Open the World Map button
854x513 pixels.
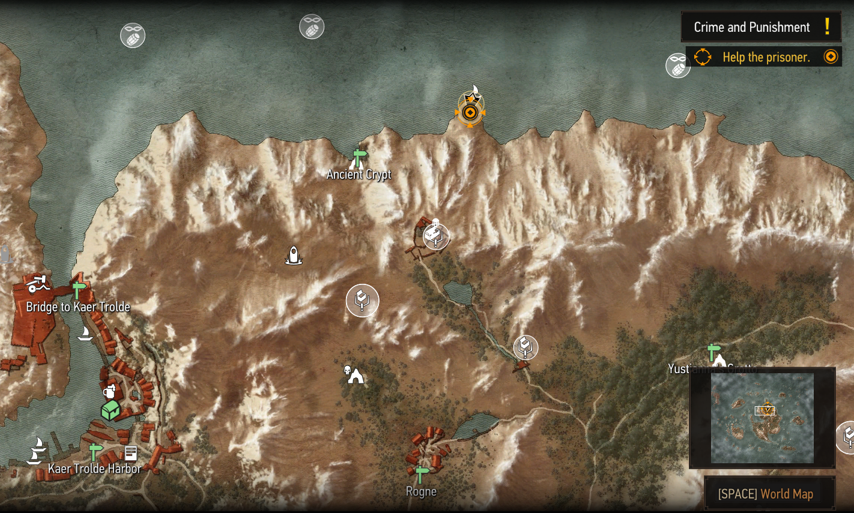[x=766, y=493]
